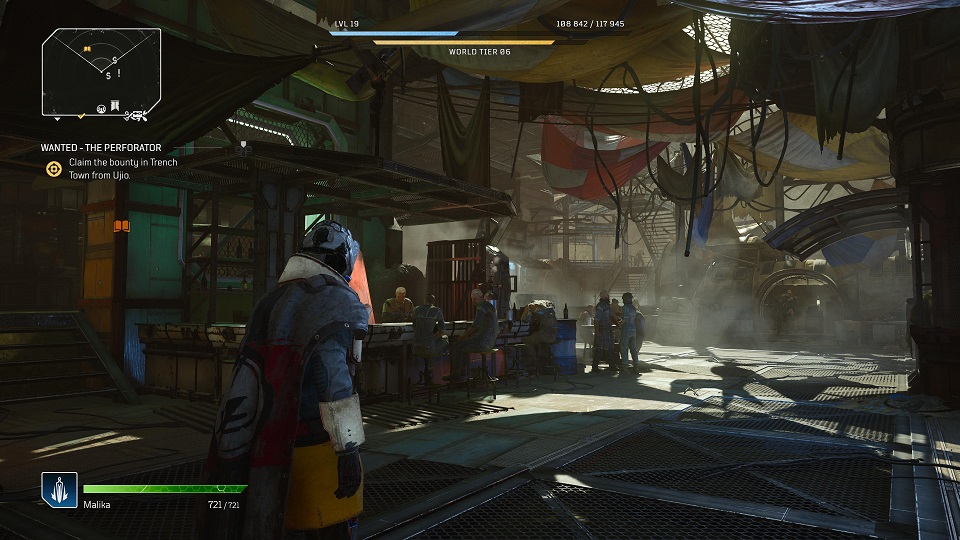Click the orange book waypoint marker

tap(122, 227)
